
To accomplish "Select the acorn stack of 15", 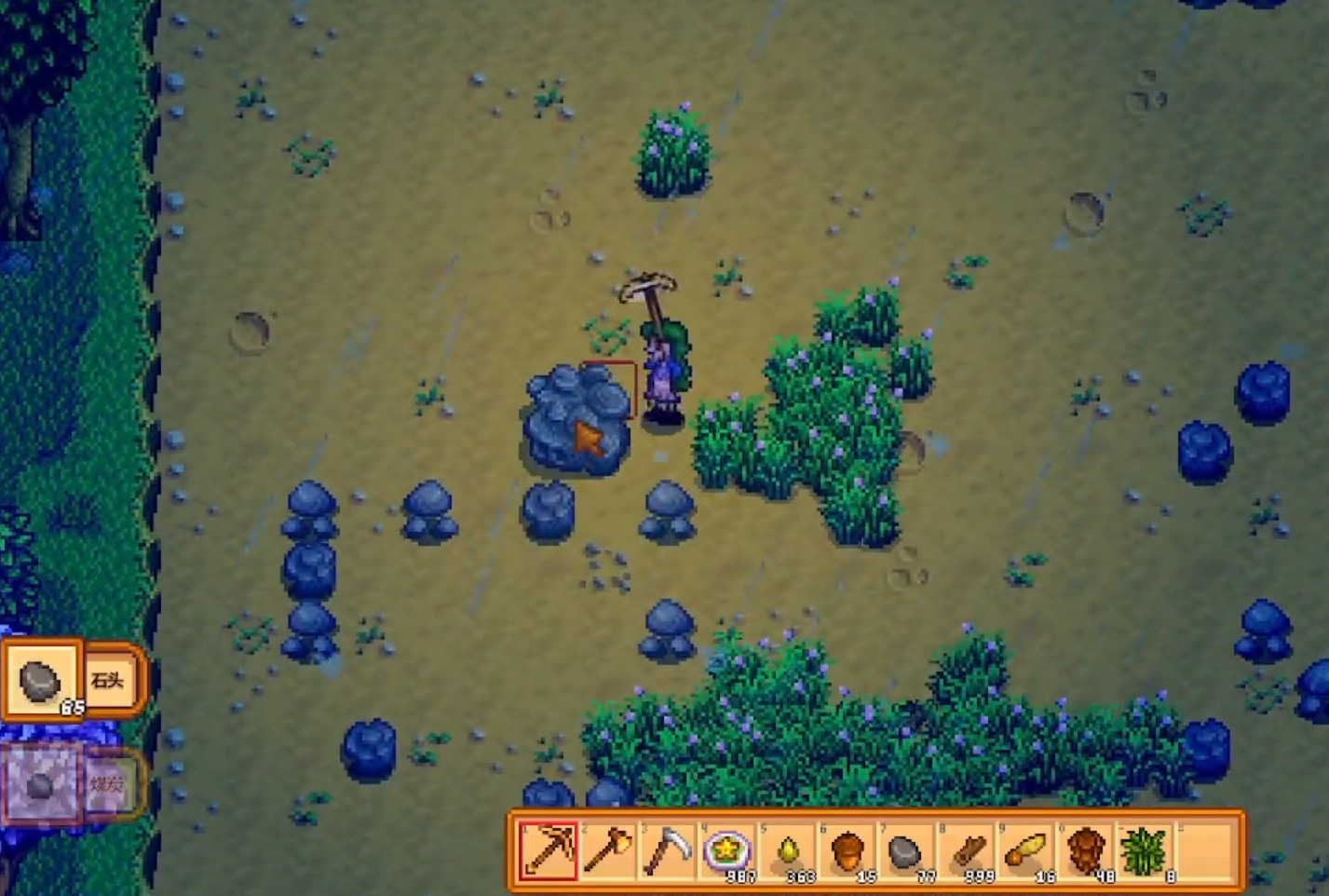I will pos(847,851).
